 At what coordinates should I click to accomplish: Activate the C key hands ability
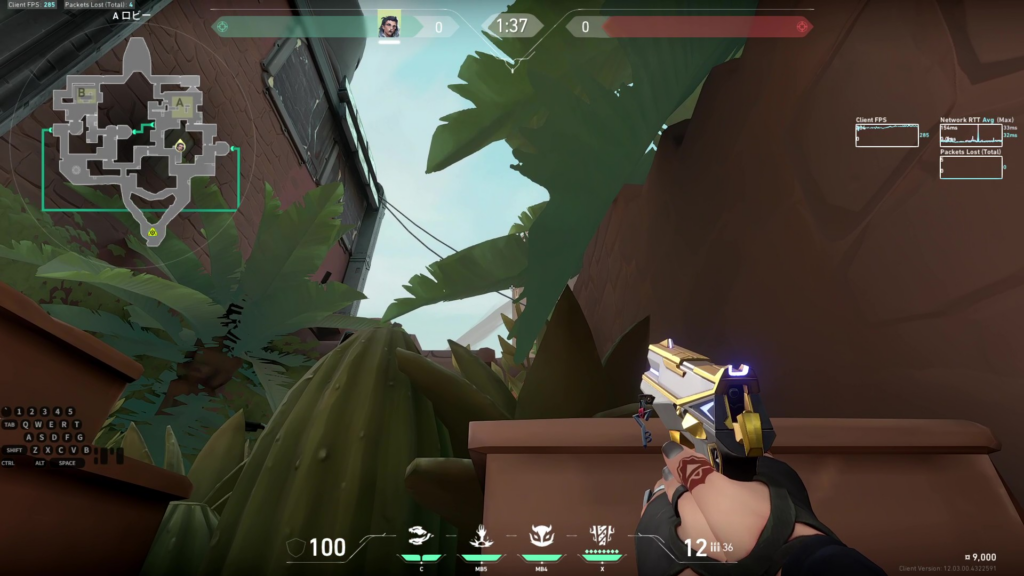(421, 536)
